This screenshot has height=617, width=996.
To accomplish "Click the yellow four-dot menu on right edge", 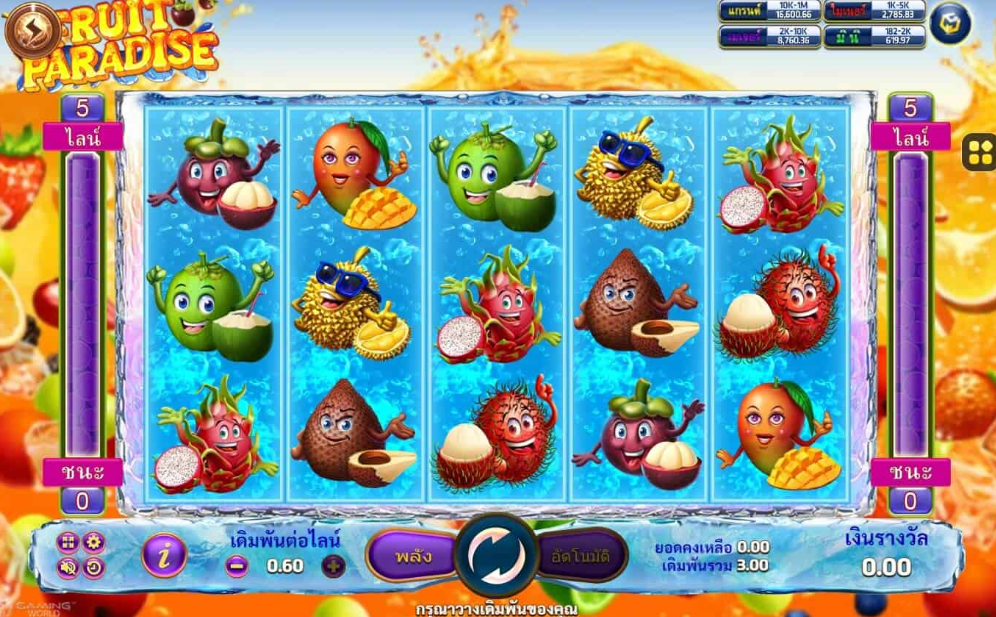I will pyautogui.click(x=978, y=152).
